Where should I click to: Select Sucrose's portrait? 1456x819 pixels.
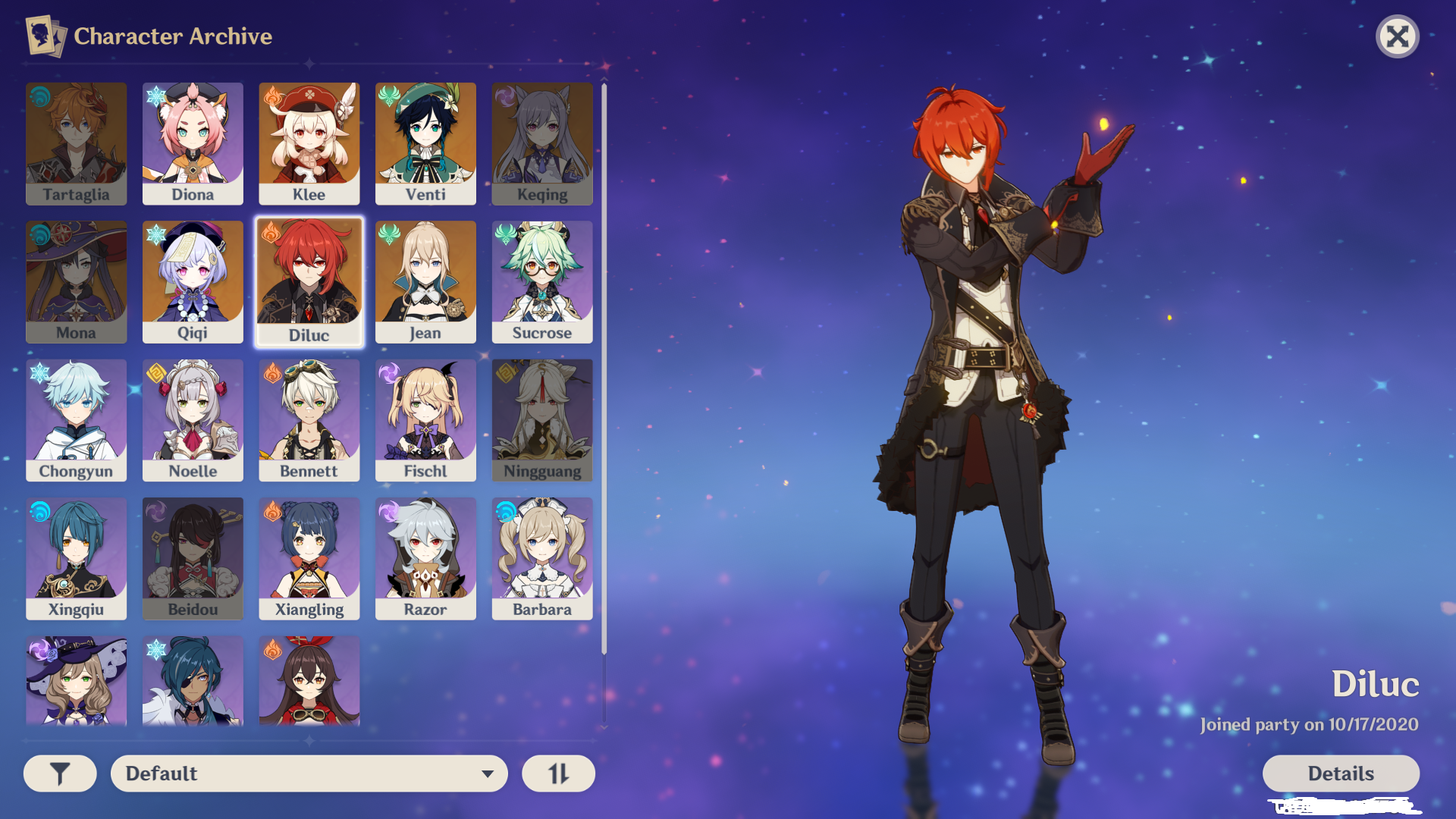(x=542, y=282)
